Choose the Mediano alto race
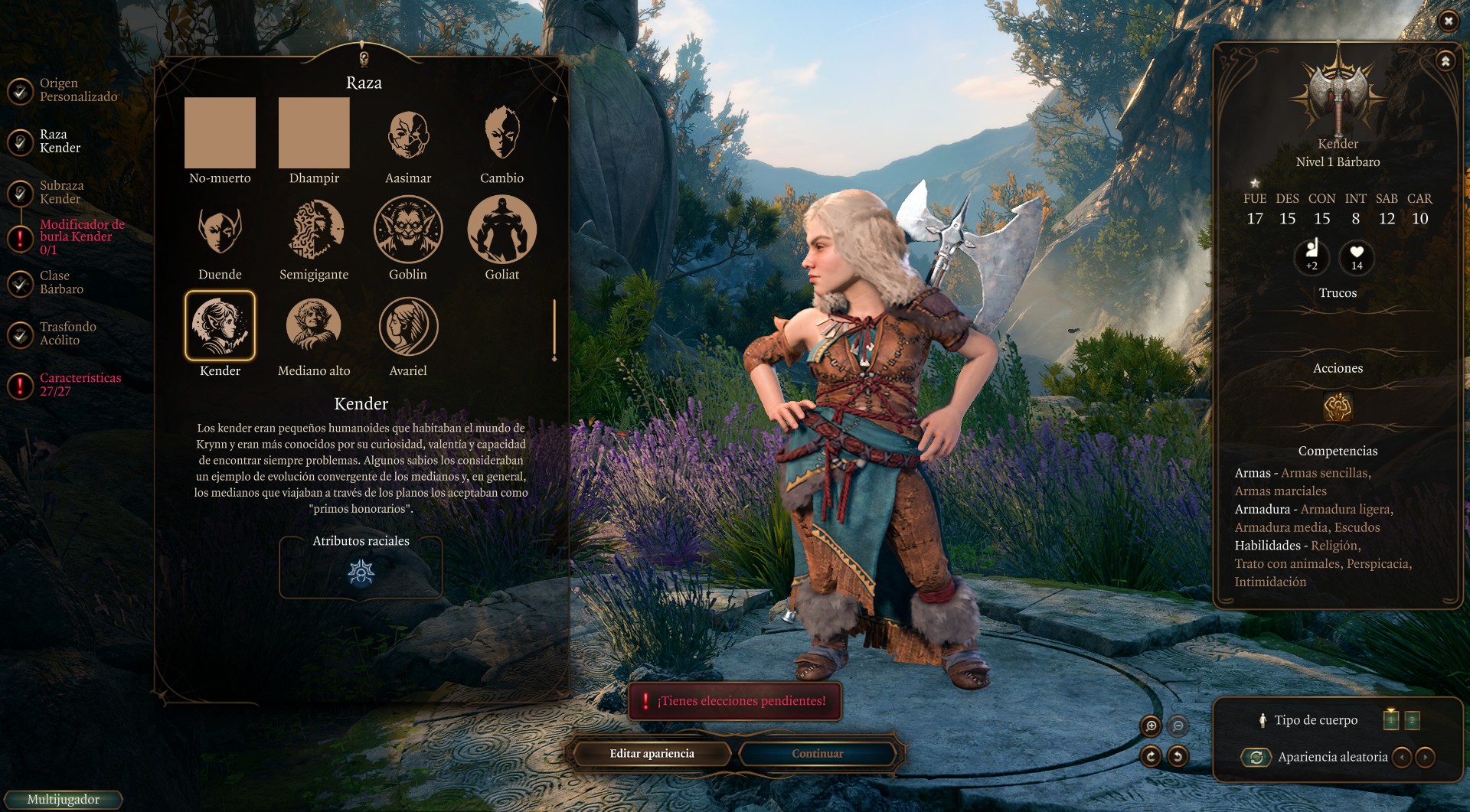Viewport: 1470px width, 812px height. click(x=314, y=326)
